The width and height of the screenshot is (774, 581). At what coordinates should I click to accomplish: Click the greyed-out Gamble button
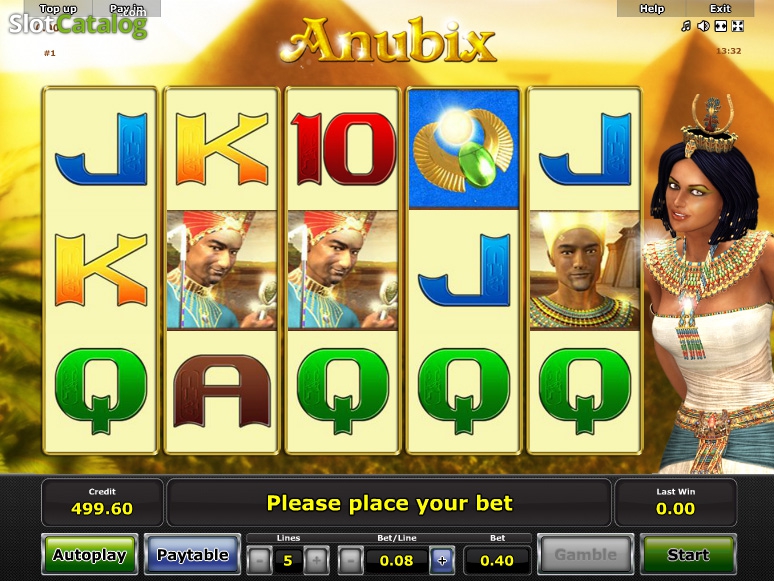point(585,555)
